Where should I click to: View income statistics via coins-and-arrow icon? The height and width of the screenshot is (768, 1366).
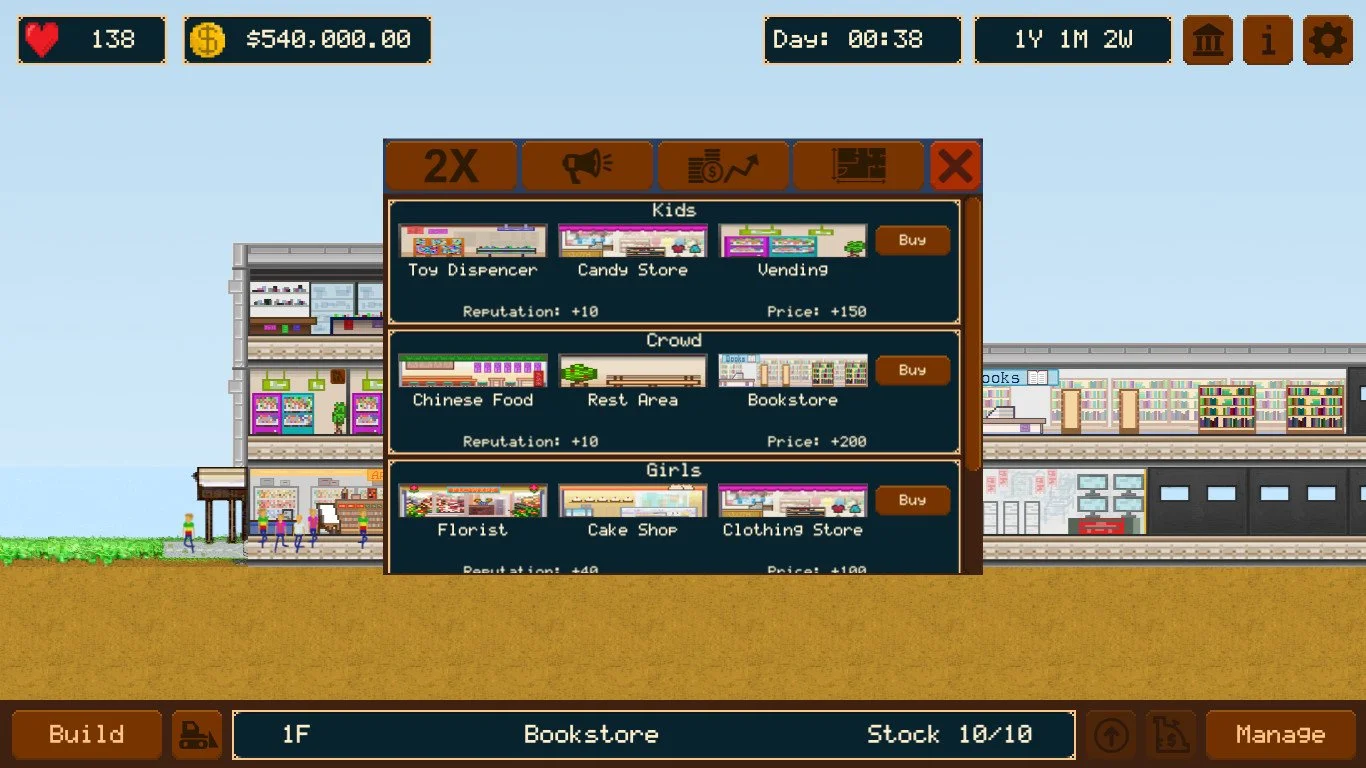pyautogui.click(x=722, y=165)
